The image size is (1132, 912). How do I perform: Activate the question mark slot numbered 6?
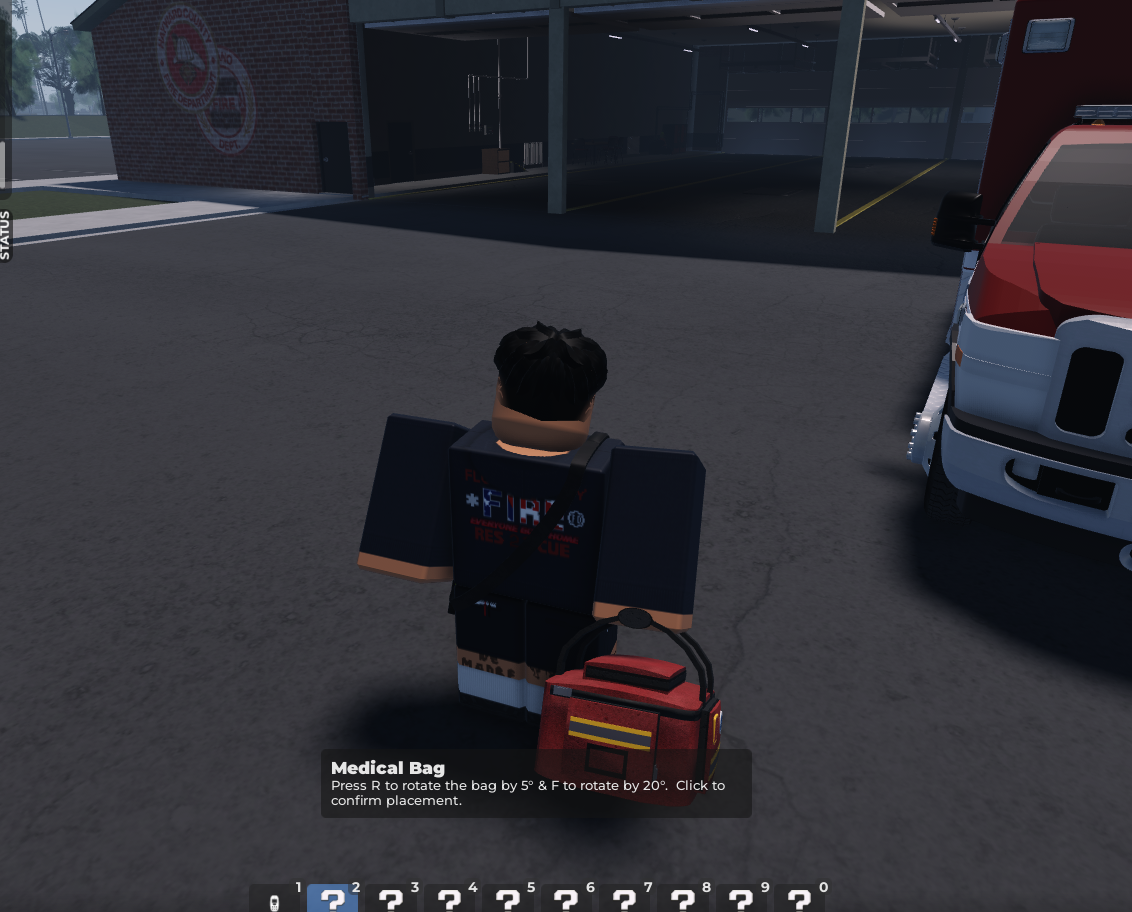click(x=566, y=899)
